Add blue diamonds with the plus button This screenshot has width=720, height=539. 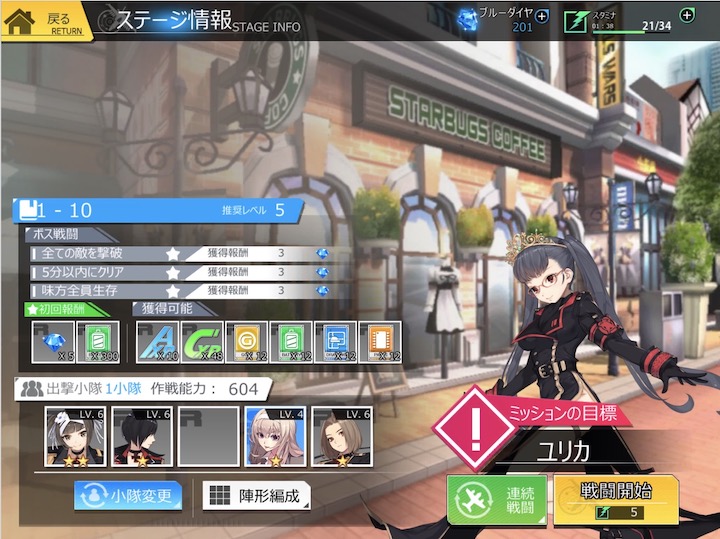coord(542,16)
